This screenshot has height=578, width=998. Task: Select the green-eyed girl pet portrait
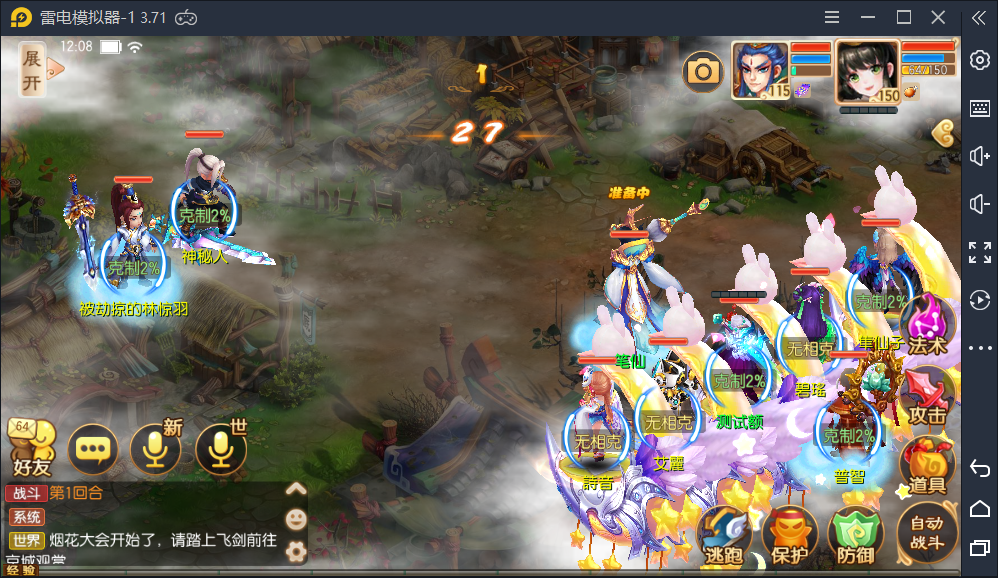(x=866, y=70)
